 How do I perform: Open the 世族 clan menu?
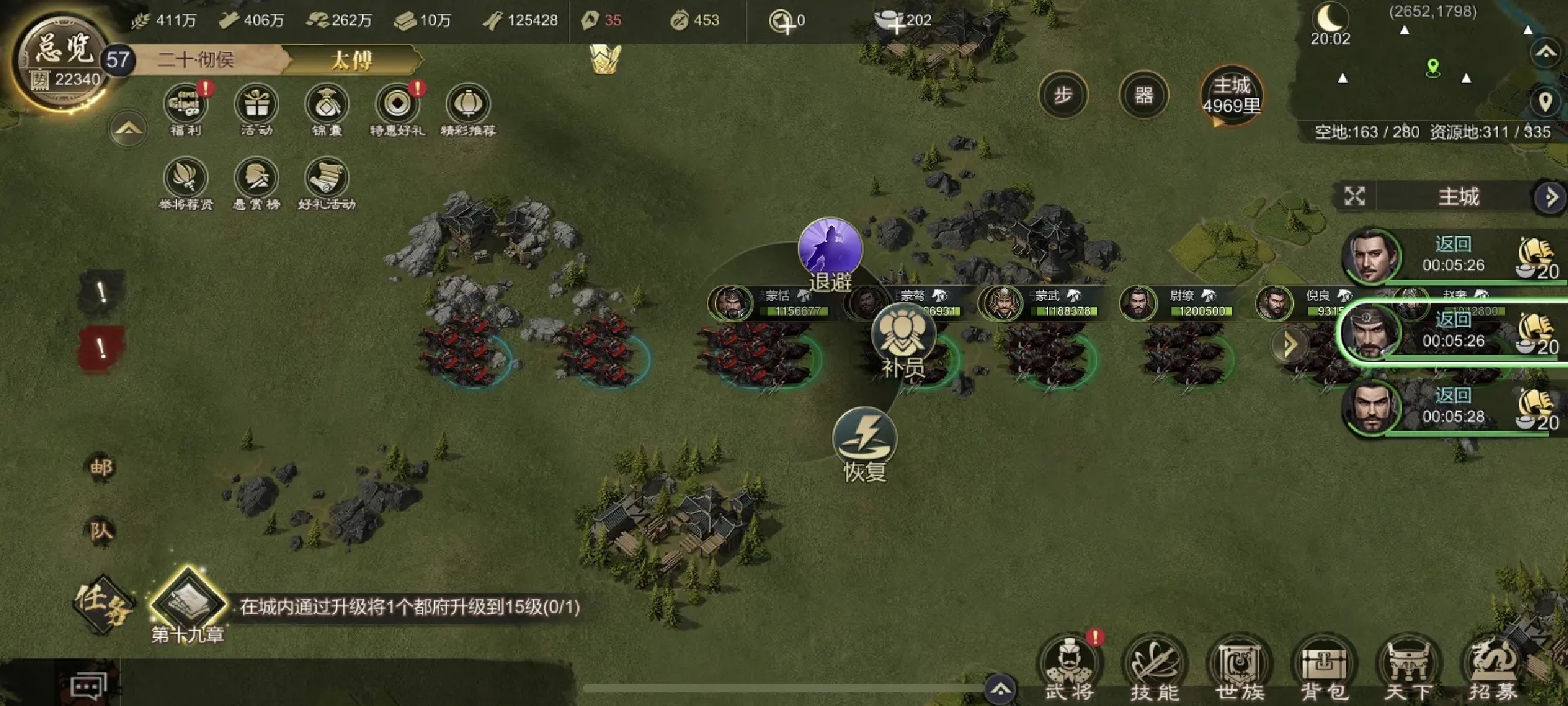pos(1239,668)
